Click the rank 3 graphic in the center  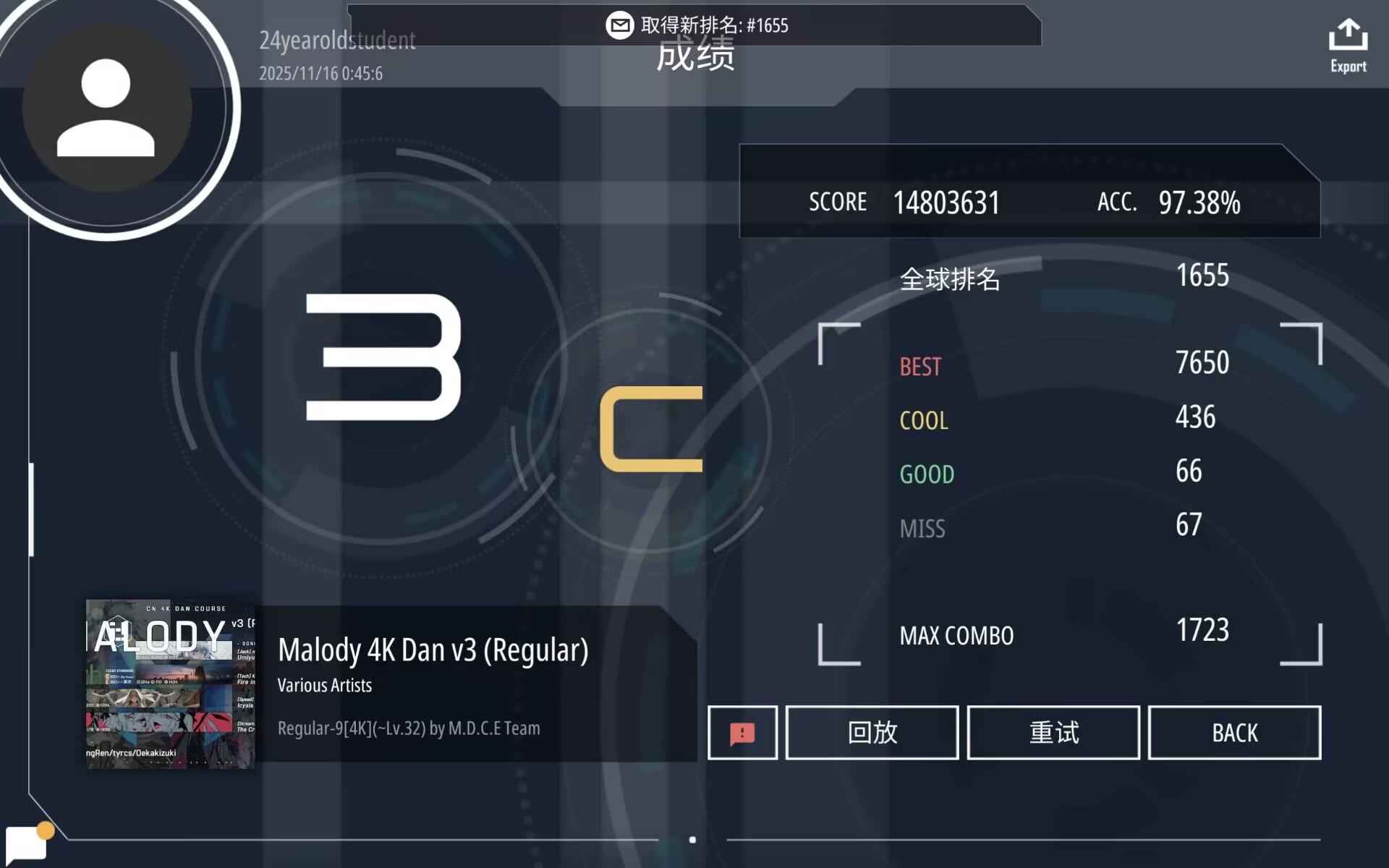pyautogui.click(x=383, y=354)
